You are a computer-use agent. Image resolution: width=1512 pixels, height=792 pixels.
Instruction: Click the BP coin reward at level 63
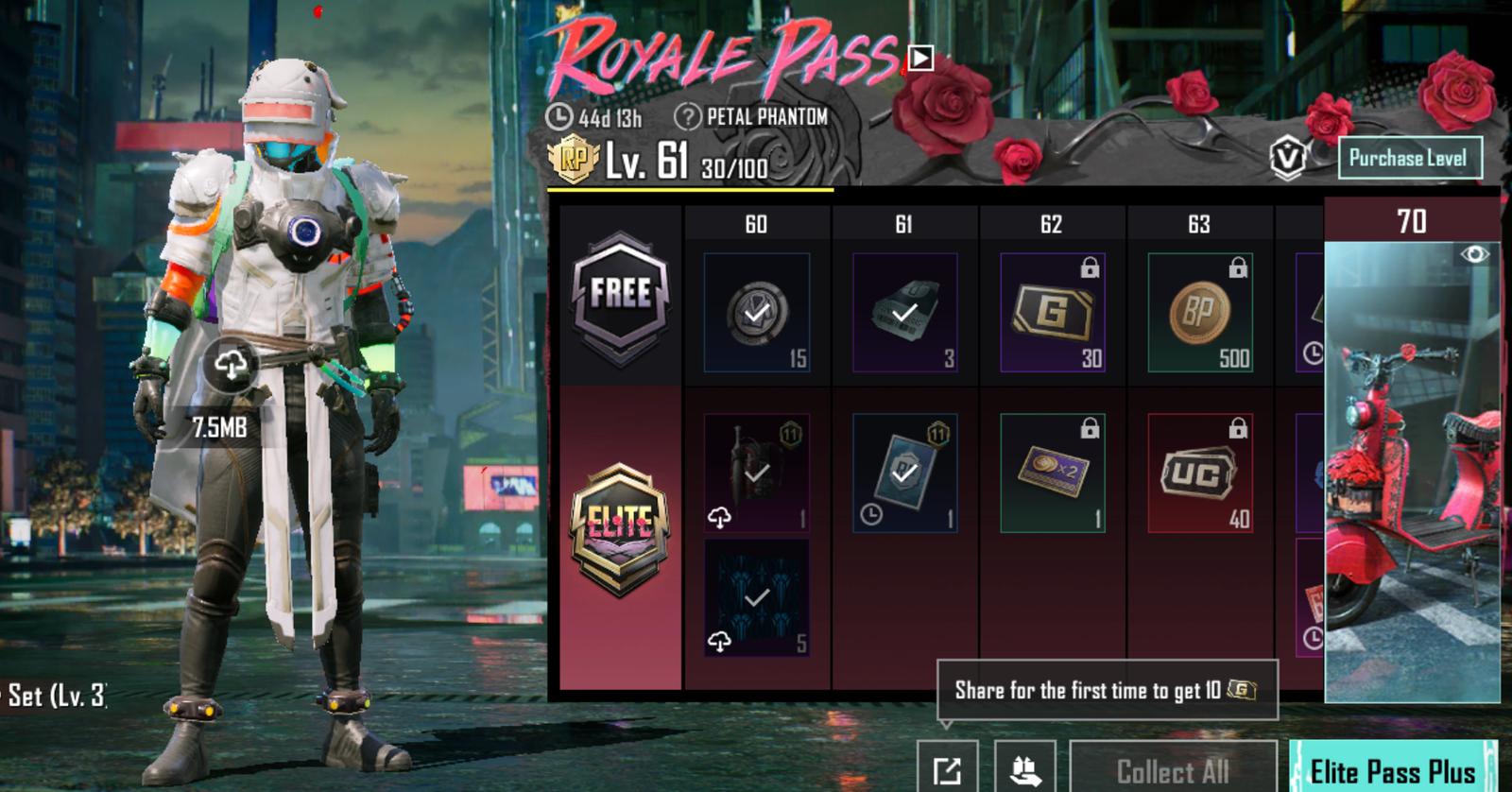(x=1198, y=312)
